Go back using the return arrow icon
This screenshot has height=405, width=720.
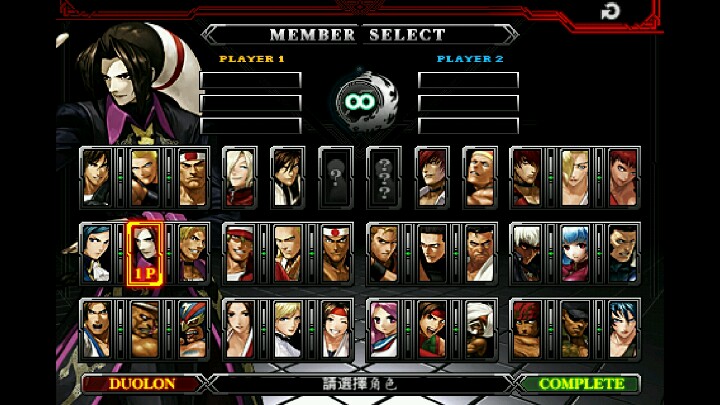[x=609, y=12]
